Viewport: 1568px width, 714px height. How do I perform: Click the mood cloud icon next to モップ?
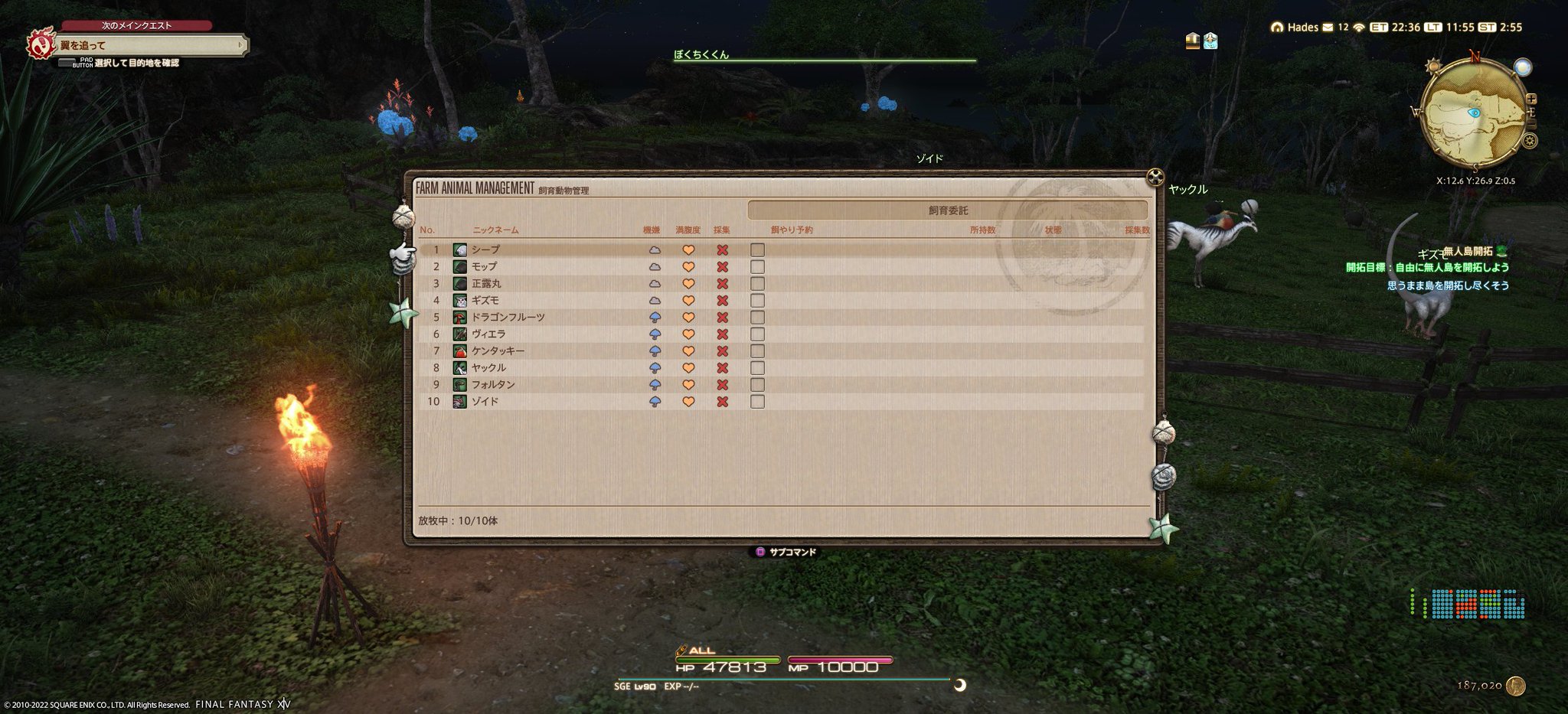pos(655,266)
